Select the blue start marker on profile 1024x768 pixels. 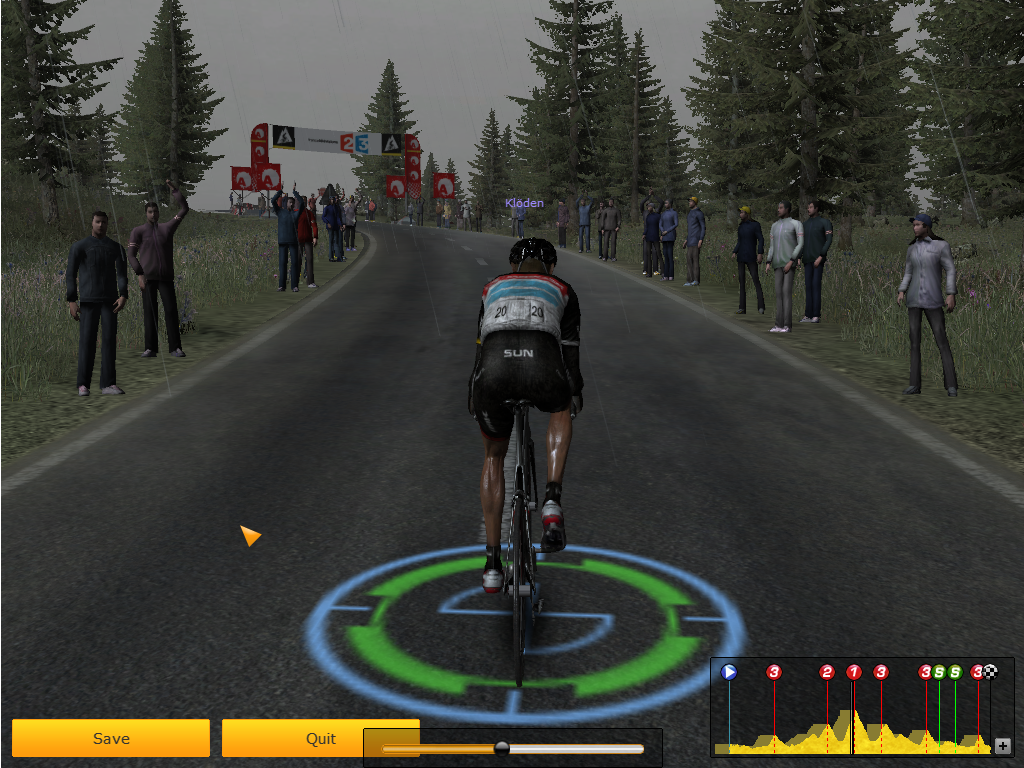[x=729, y=672]
